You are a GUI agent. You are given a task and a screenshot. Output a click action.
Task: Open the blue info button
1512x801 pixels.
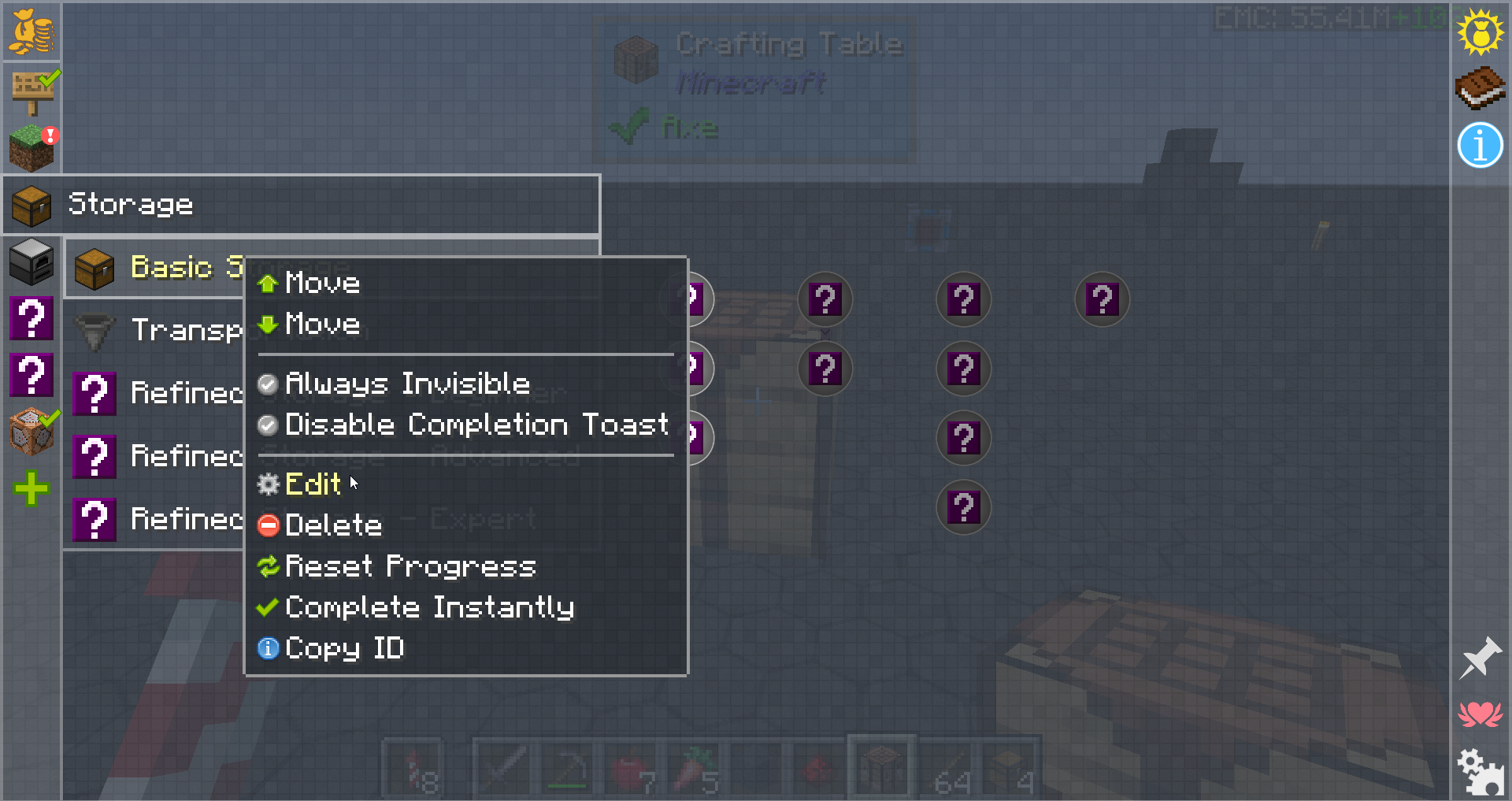1480,146
